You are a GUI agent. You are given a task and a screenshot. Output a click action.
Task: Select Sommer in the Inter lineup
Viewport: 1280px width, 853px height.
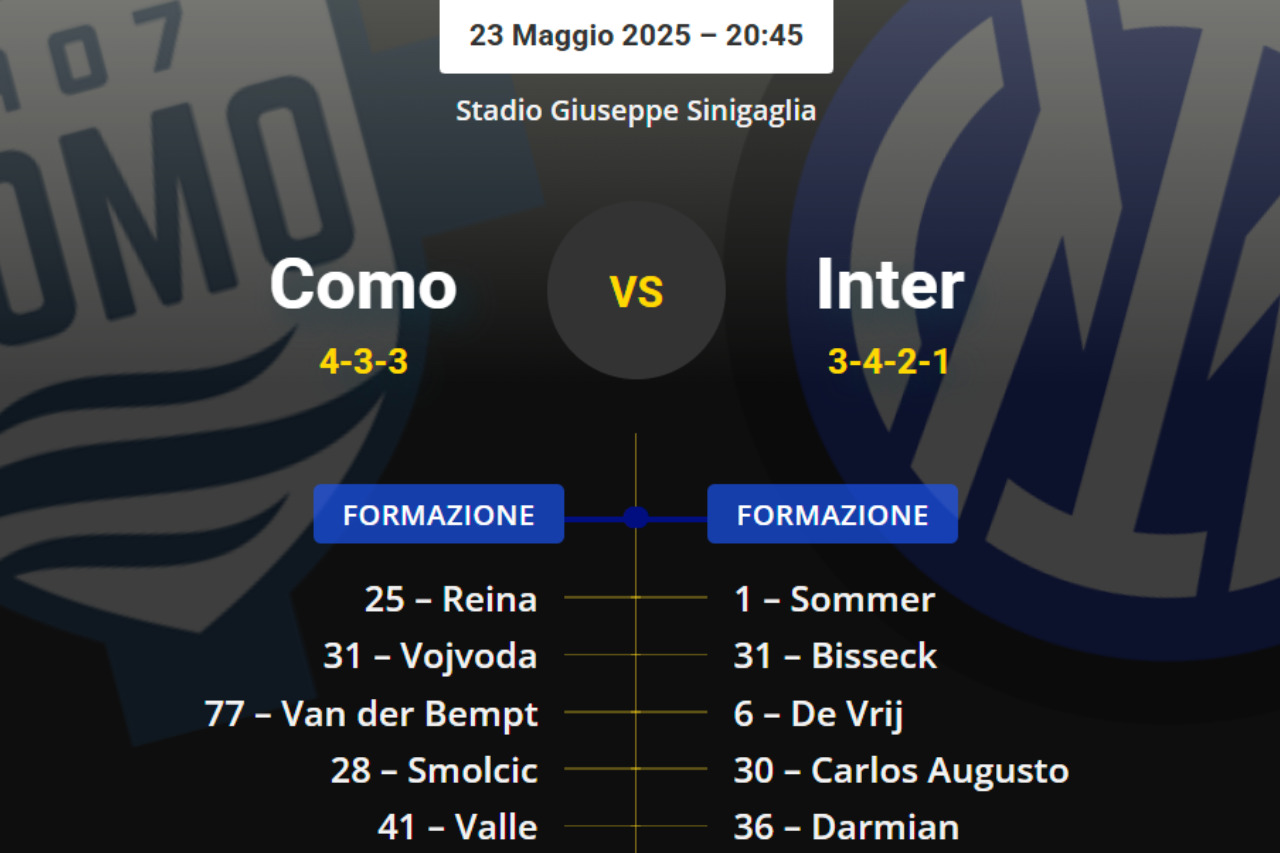click(834, 599)
